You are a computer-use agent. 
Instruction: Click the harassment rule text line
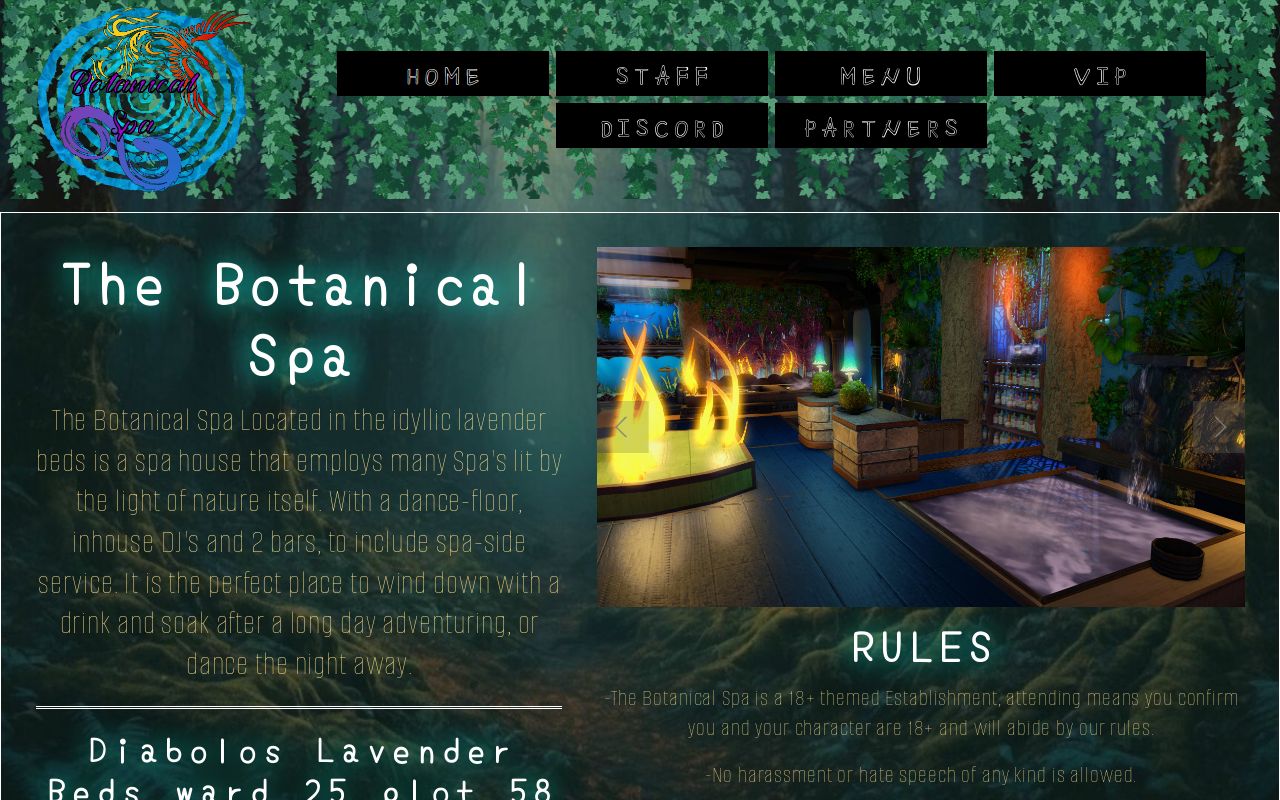(922, 775)
